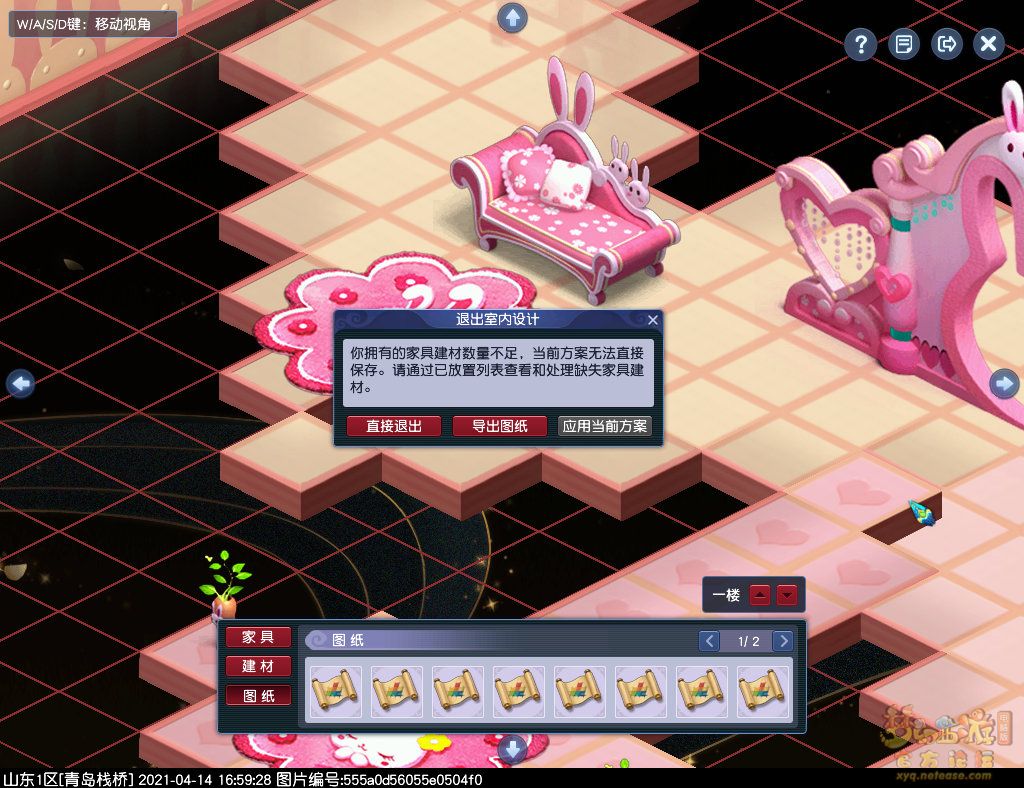Image resolution: width=1024 pixels, height=788 pixels.
Task: Pan the view right with the right arrow
Action: pyautogui.click(x=1004, y=383)
